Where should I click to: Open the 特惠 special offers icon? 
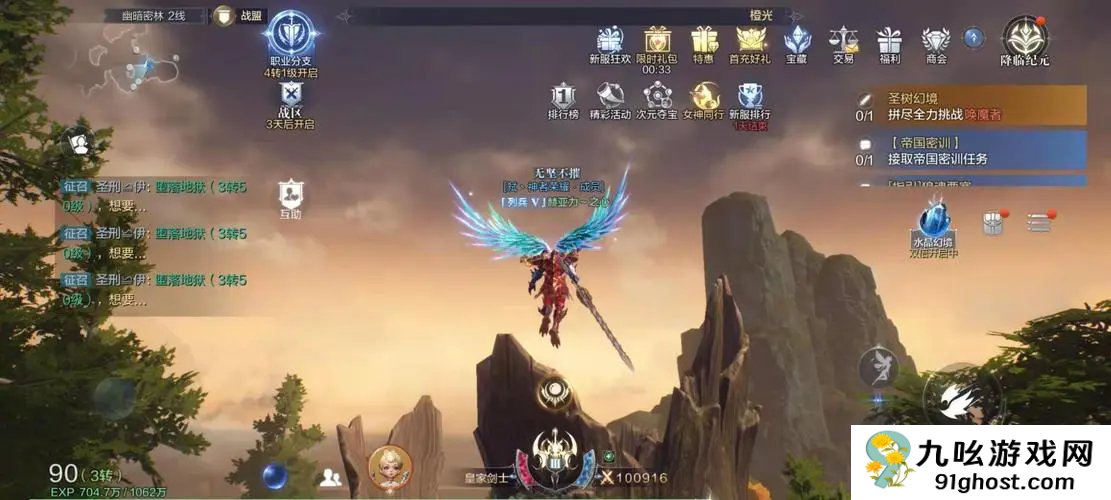(x=704, y=41)
